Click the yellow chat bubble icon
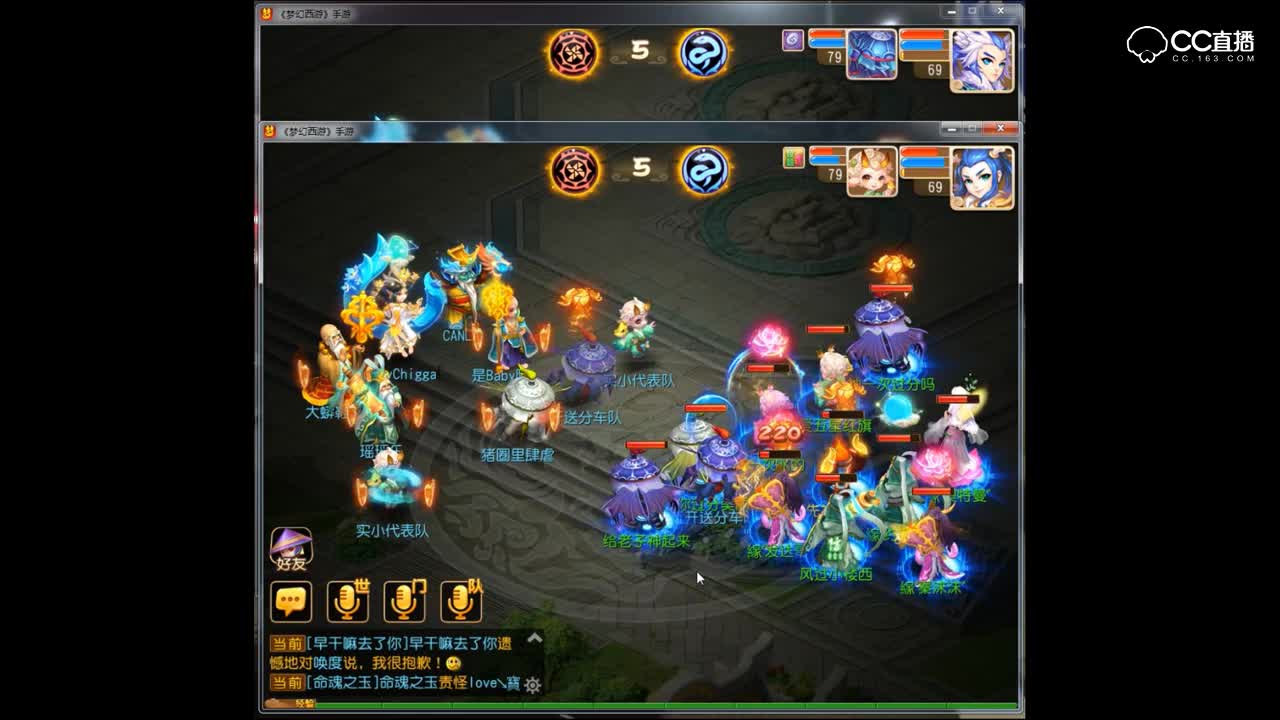The image size is (1280, 720). [292, 600]
